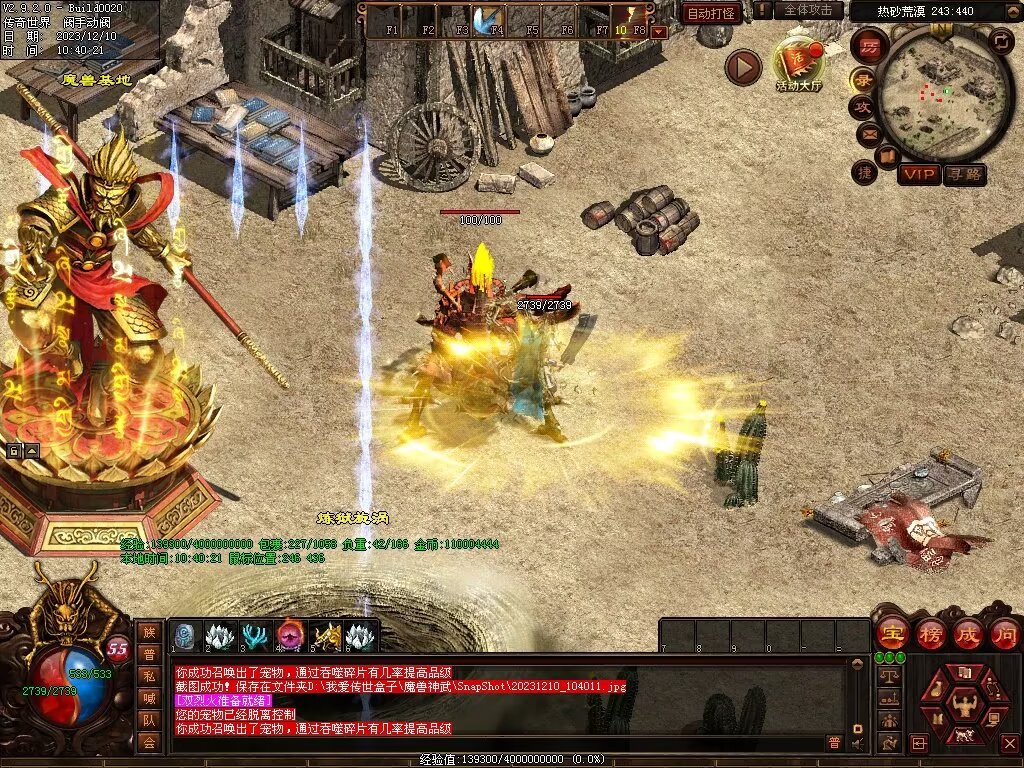Select the 全体攻击 attack mode button
The width and height of the screenshot is (1024, 768).
click(x=807, y=10)
